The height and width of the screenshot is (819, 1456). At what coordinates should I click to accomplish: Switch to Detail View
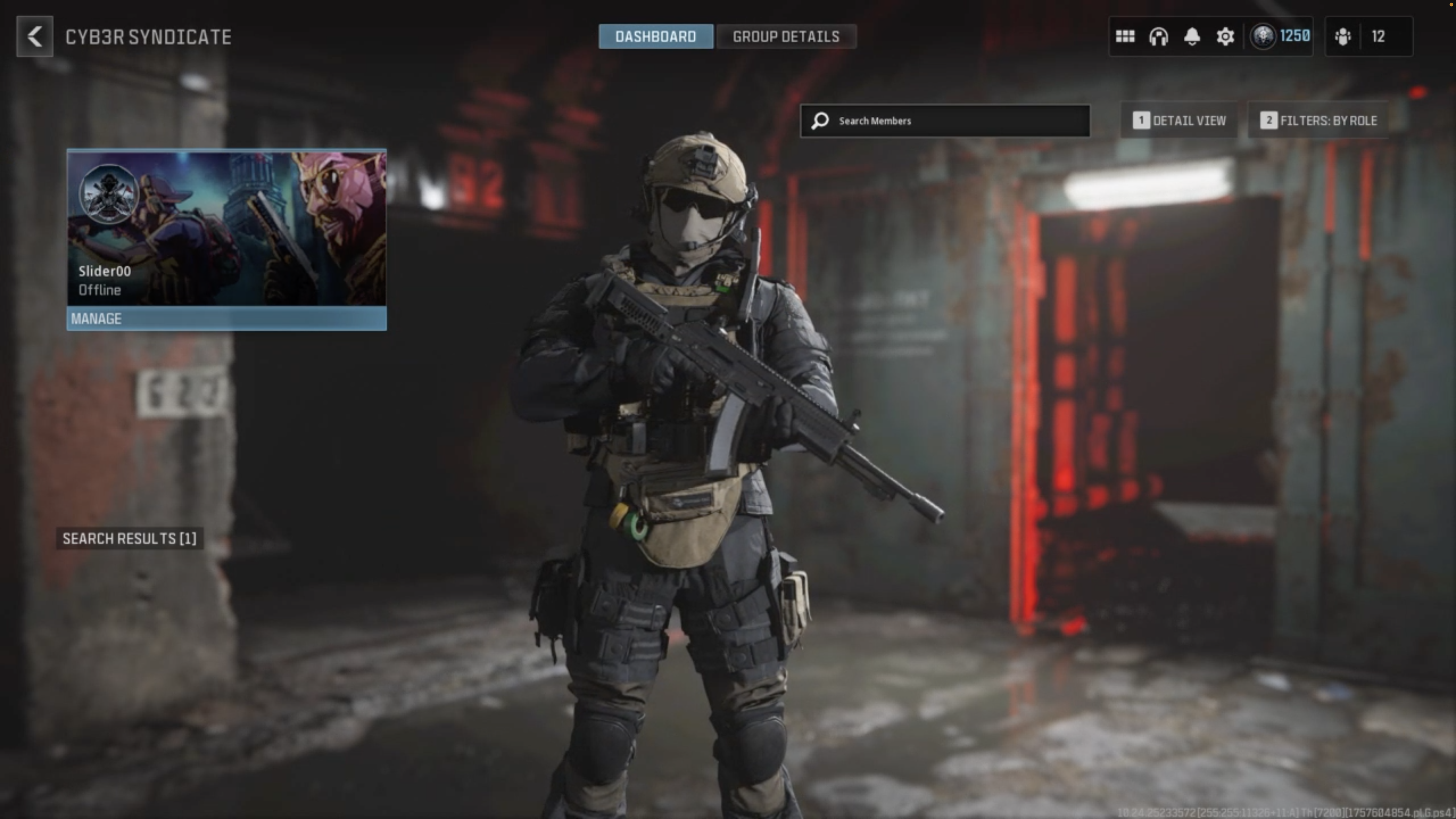[1180, 121]
